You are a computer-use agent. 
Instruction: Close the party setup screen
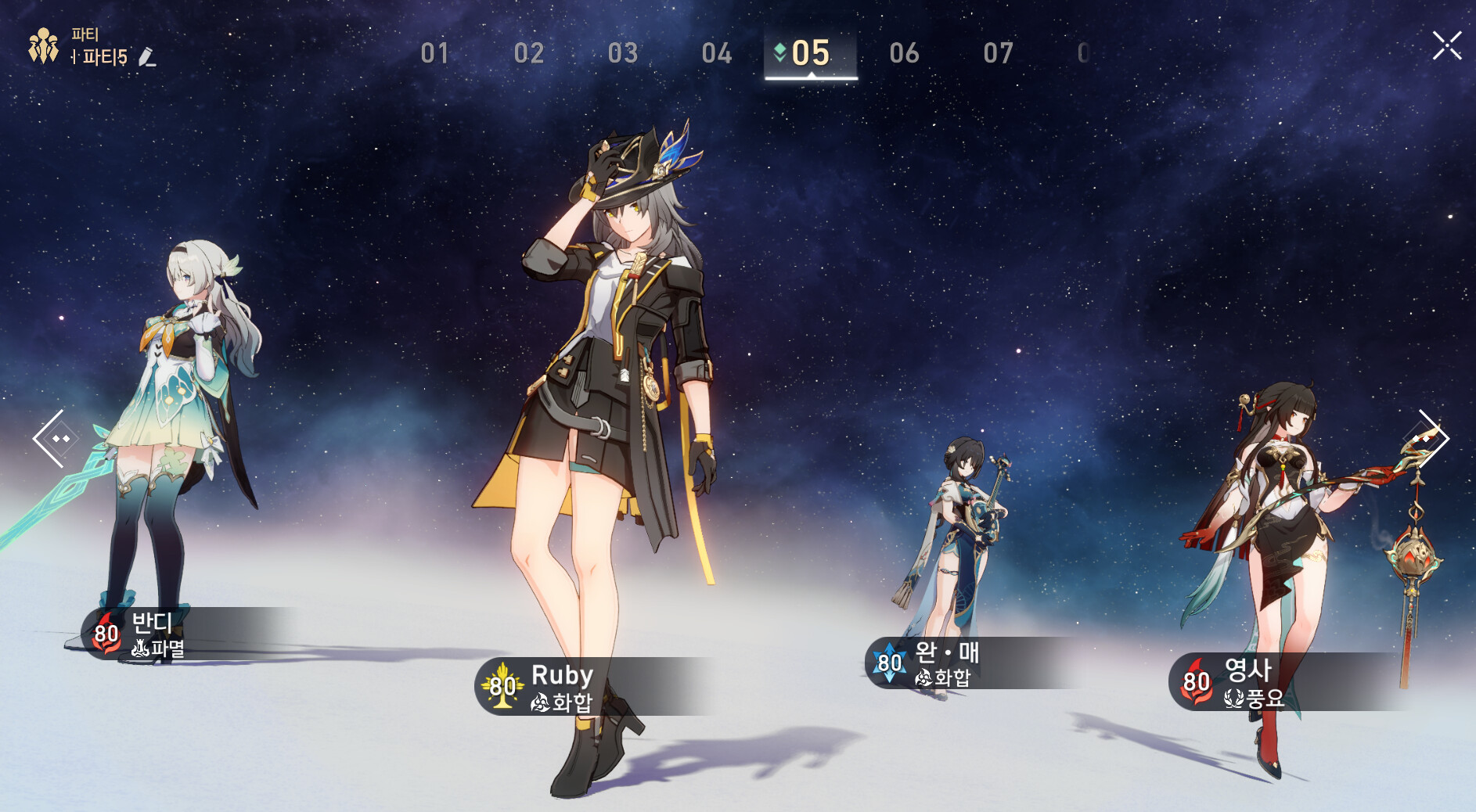point(1446,46)
